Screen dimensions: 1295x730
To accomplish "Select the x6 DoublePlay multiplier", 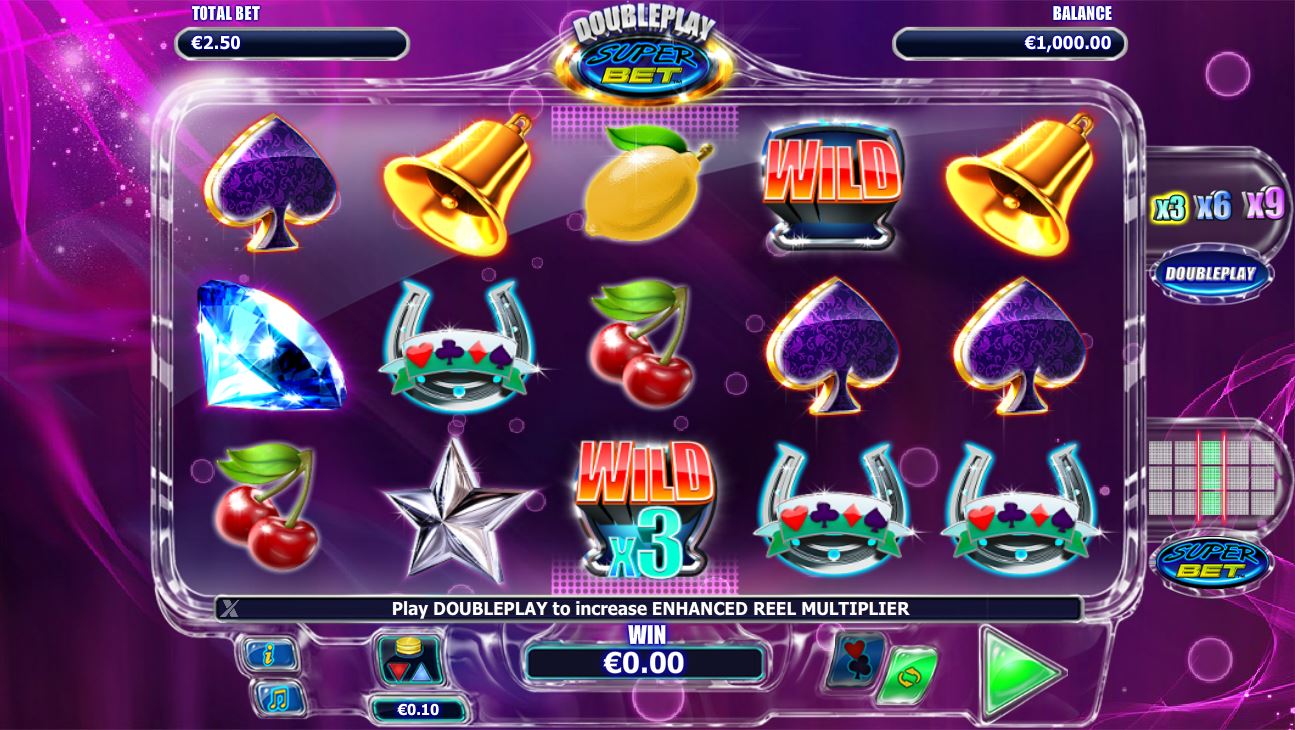I will 1213,206.
